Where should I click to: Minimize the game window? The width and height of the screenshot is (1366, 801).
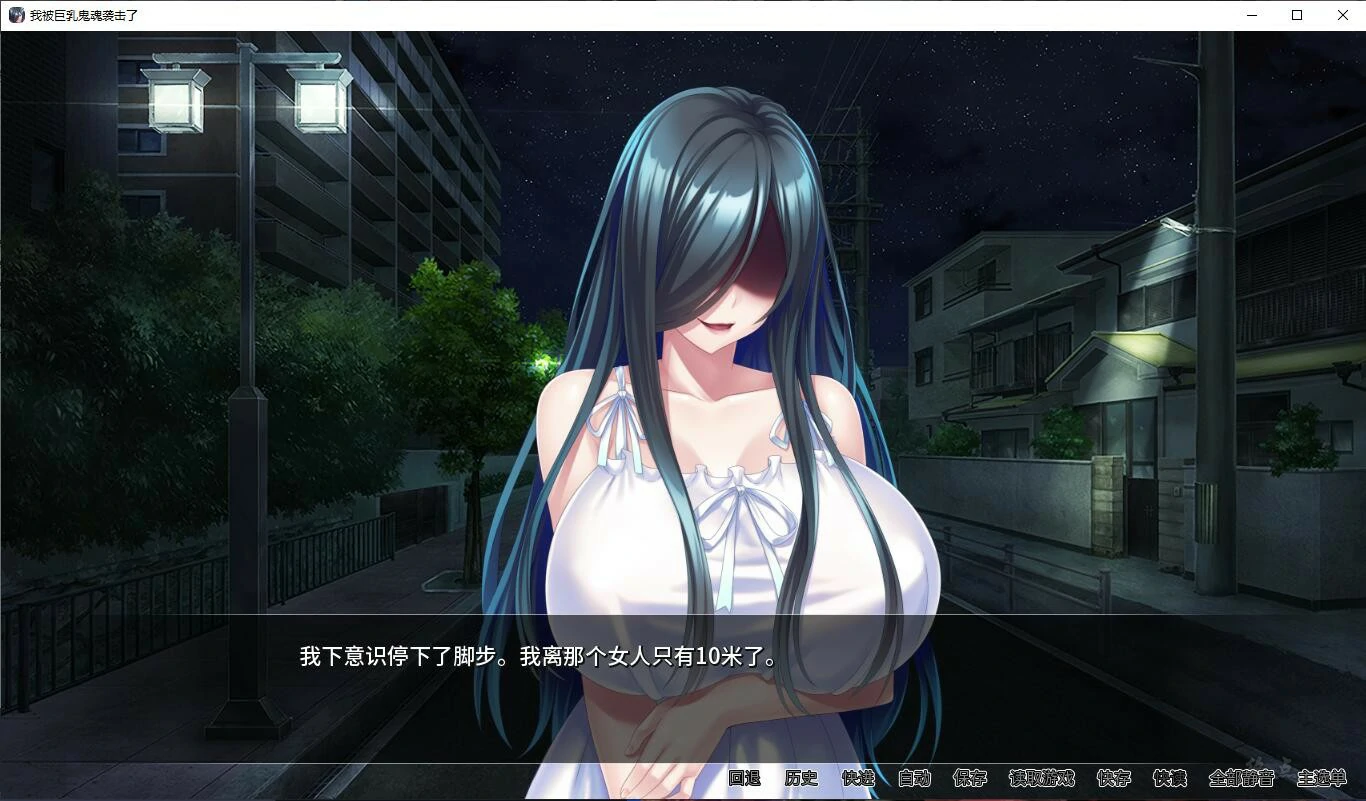1251,15
